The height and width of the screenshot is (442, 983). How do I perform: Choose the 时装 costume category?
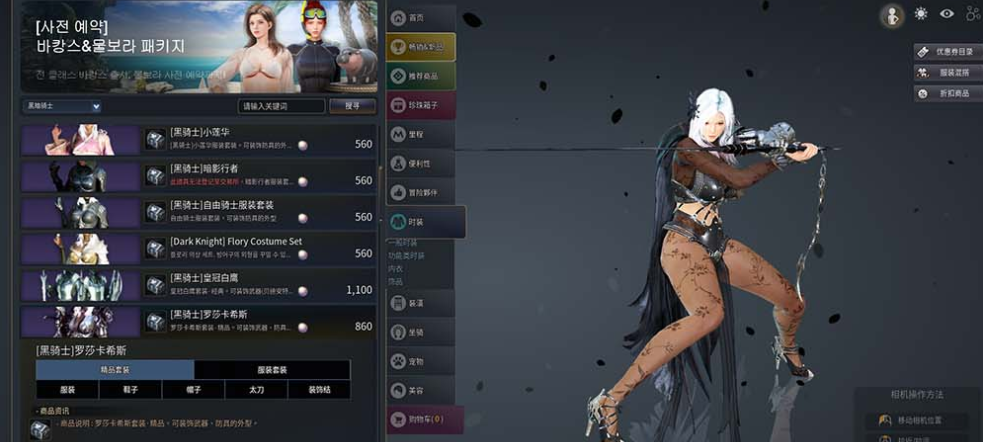click(x=425, y=222)
